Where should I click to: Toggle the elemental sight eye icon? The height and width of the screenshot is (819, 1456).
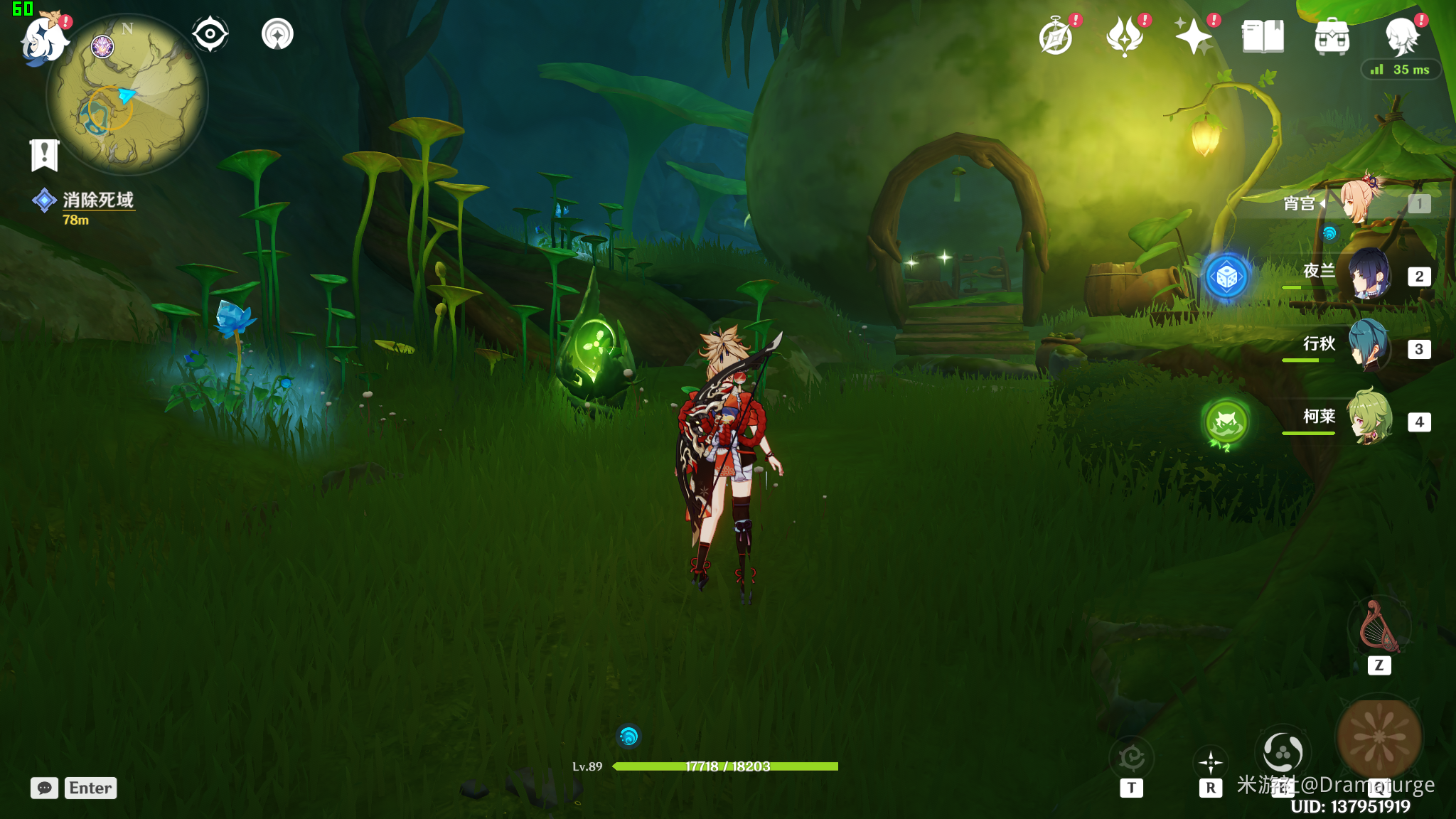click(x=210, y=34)
